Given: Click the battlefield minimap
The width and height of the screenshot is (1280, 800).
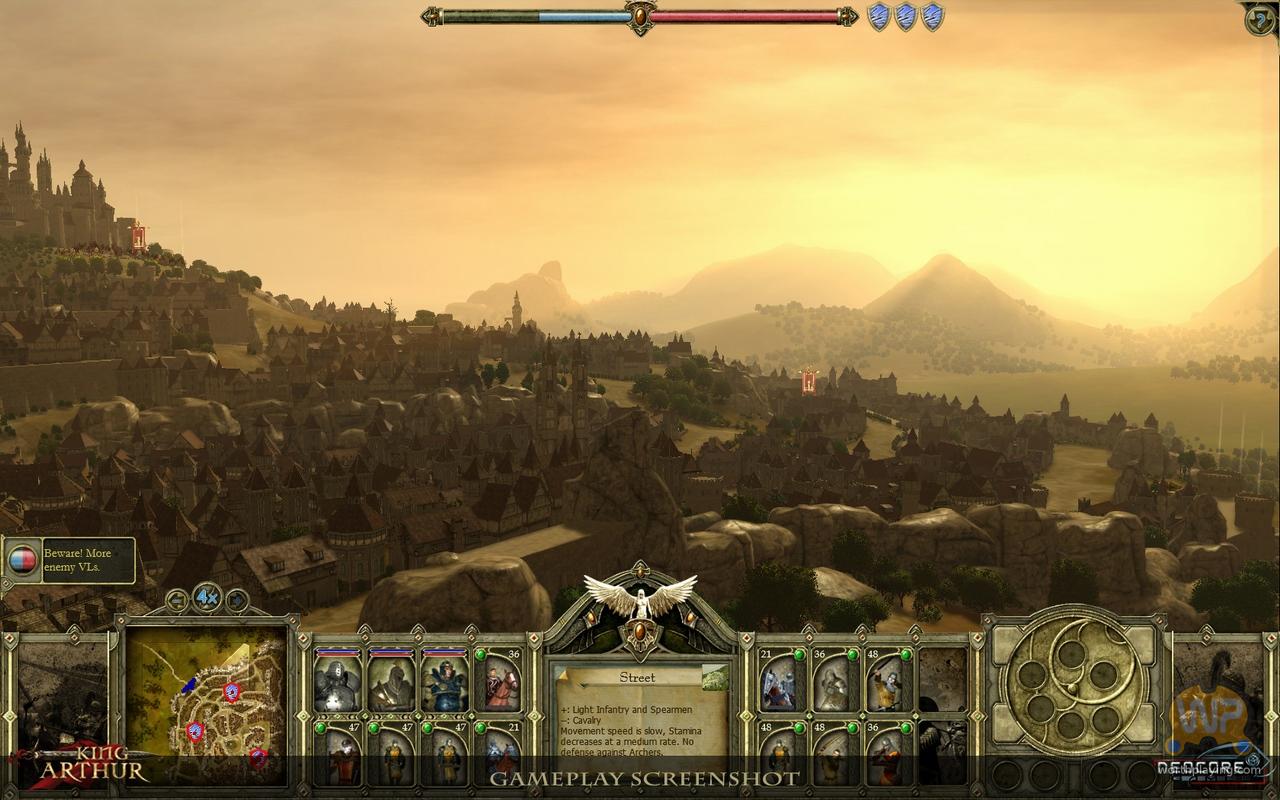Looking at the screenshot, I should (x=206, y=700).
